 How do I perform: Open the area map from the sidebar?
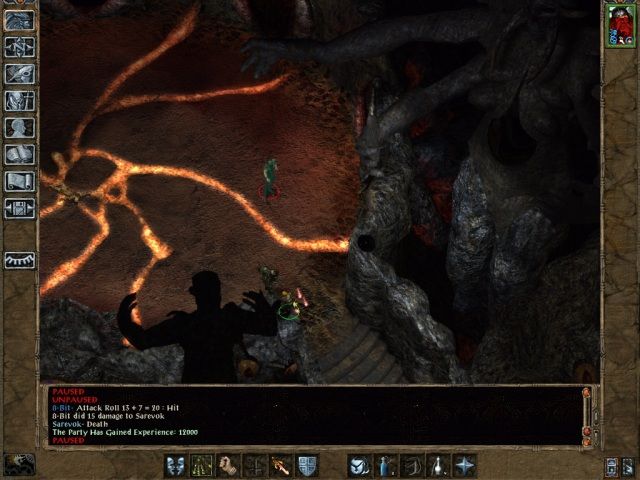tap(20, 46)
